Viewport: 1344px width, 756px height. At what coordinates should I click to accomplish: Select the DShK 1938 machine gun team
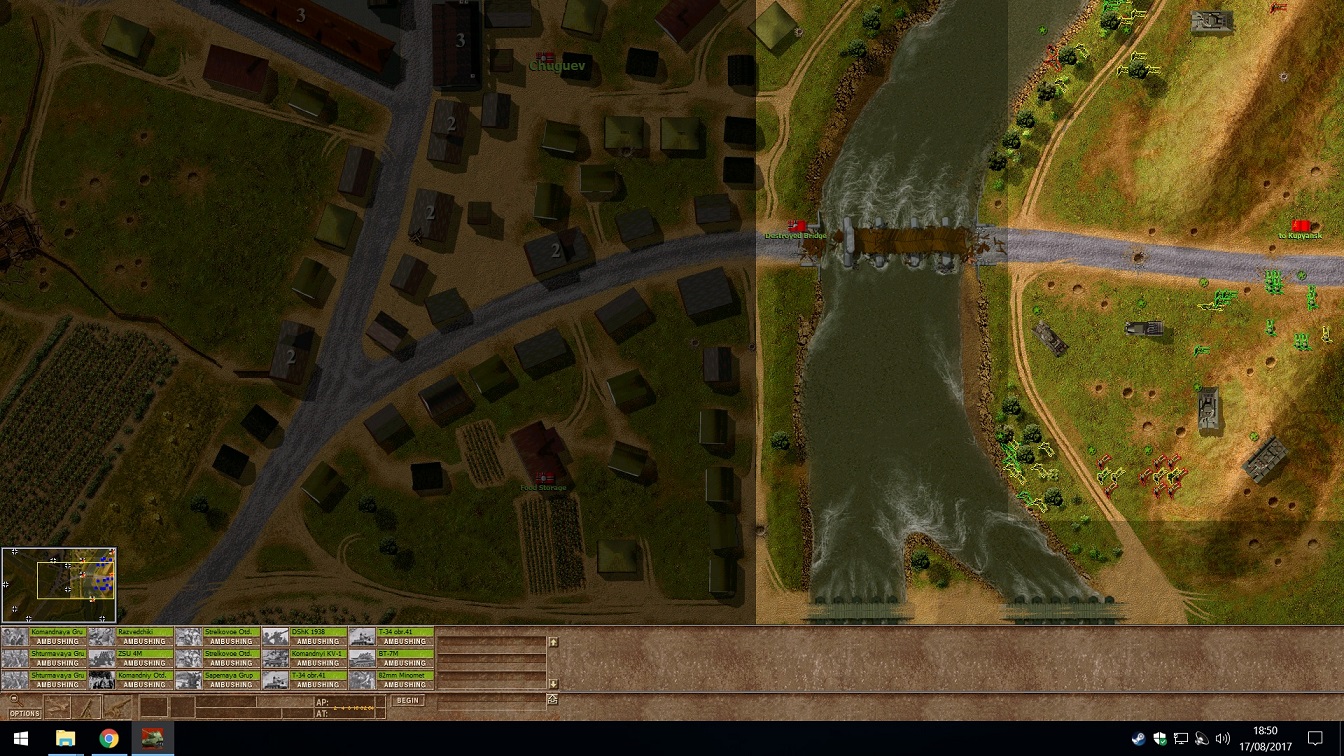[x=304, y=636]
